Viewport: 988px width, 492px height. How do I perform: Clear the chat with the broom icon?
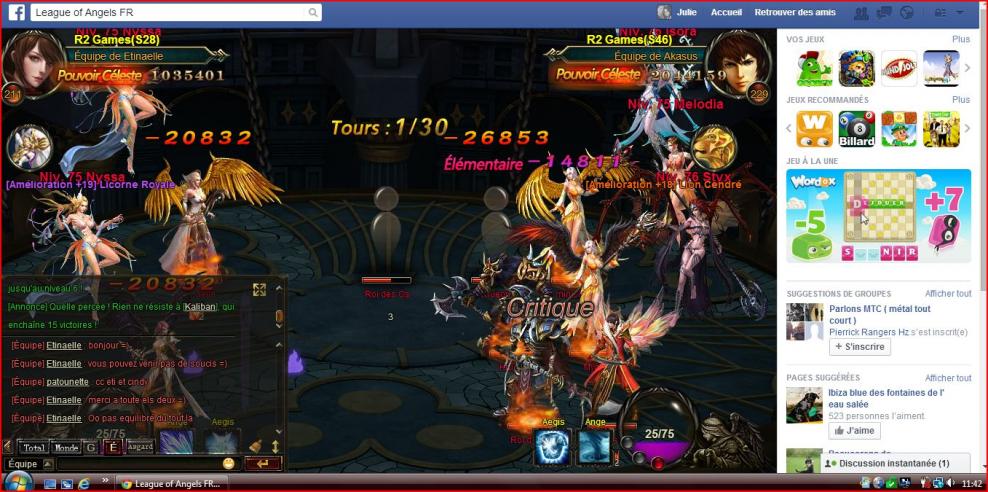[x=256, y=446]
